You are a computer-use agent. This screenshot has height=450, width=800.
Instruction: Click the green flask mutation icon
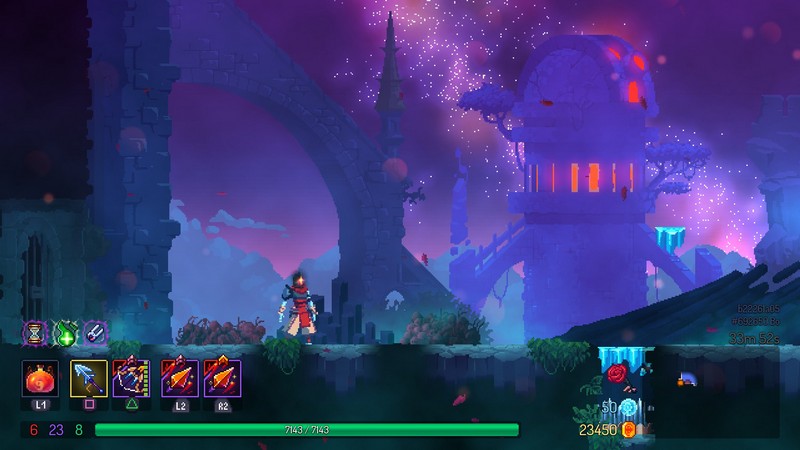click(65, 332)
